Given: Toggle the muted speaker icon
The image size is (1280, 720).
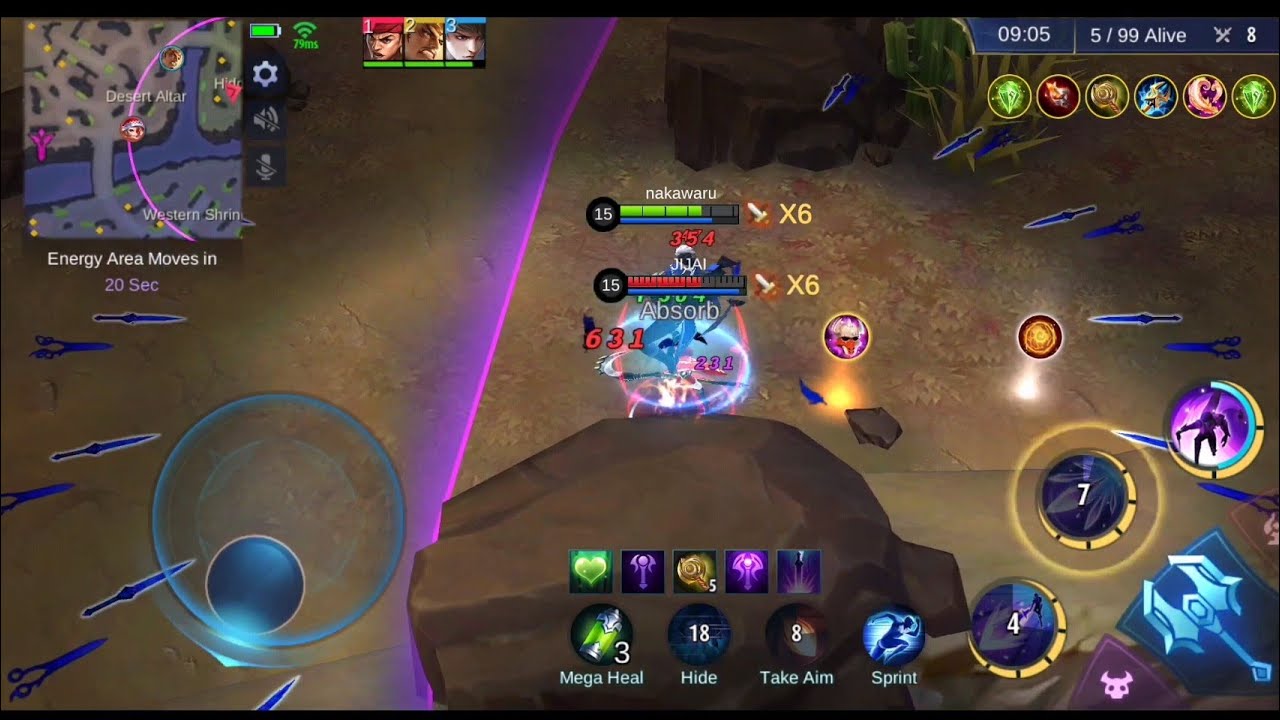Looking at the screenshot, I should (x=265, y=121).
